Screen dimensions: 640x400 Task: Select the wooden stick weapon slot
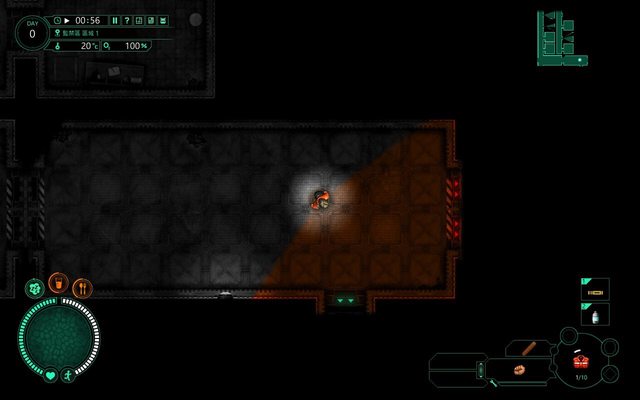(529, 347)
